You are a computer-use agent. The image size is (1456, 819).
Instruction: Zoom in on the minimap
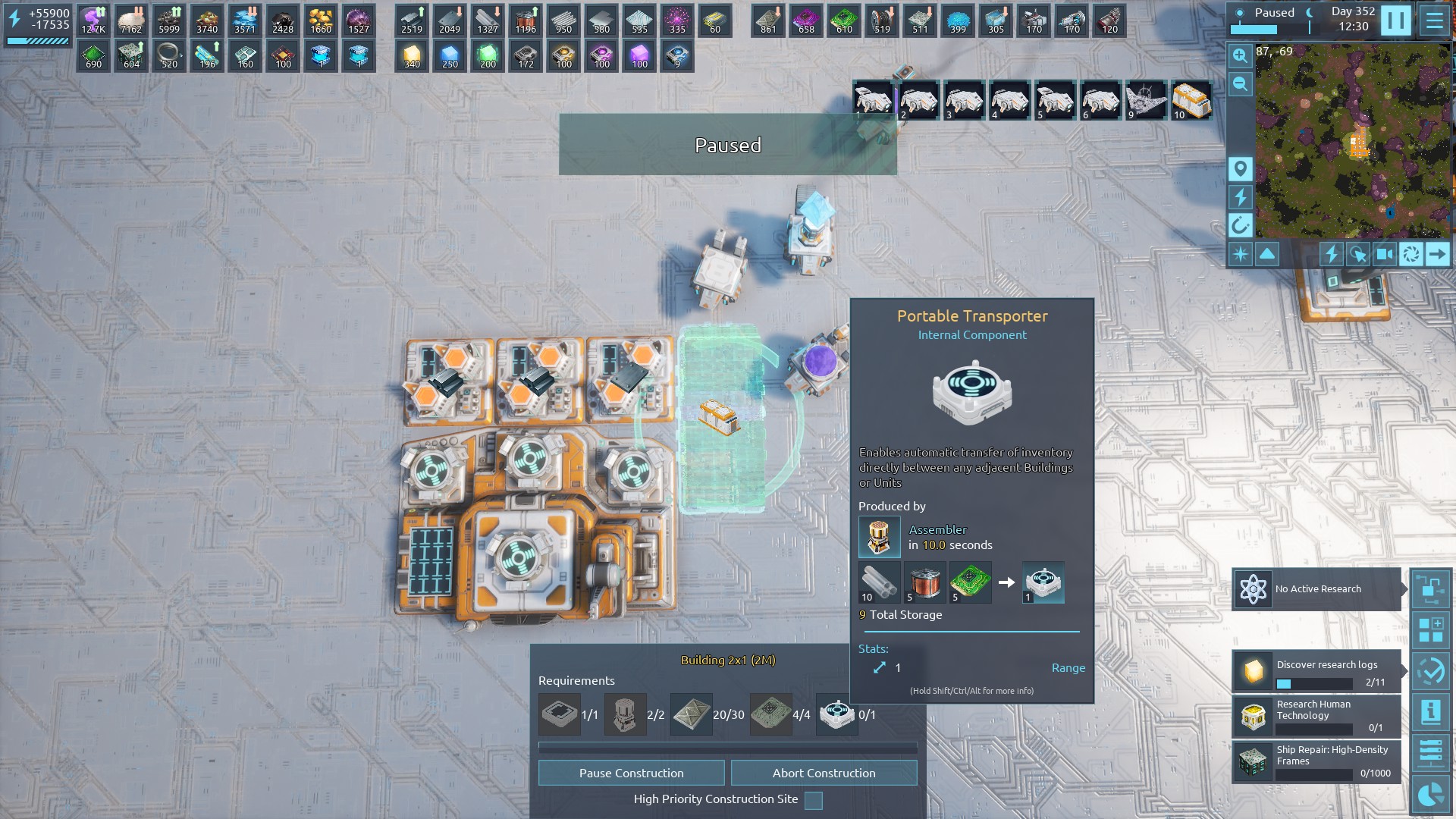[x=1240, y=55]
